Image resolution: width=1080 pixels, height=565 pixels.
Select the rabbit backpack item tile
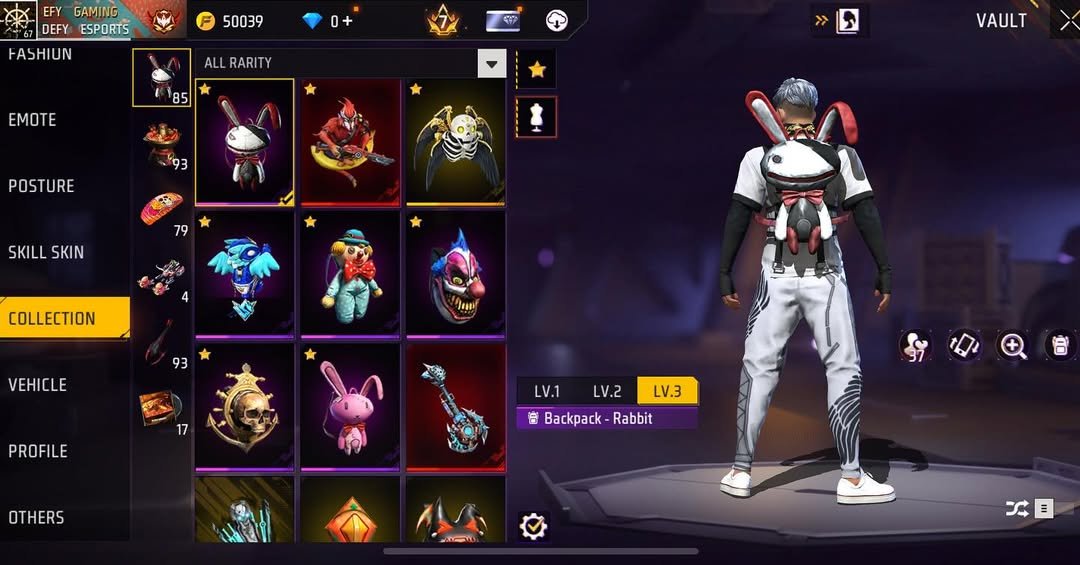coord(244,141)
